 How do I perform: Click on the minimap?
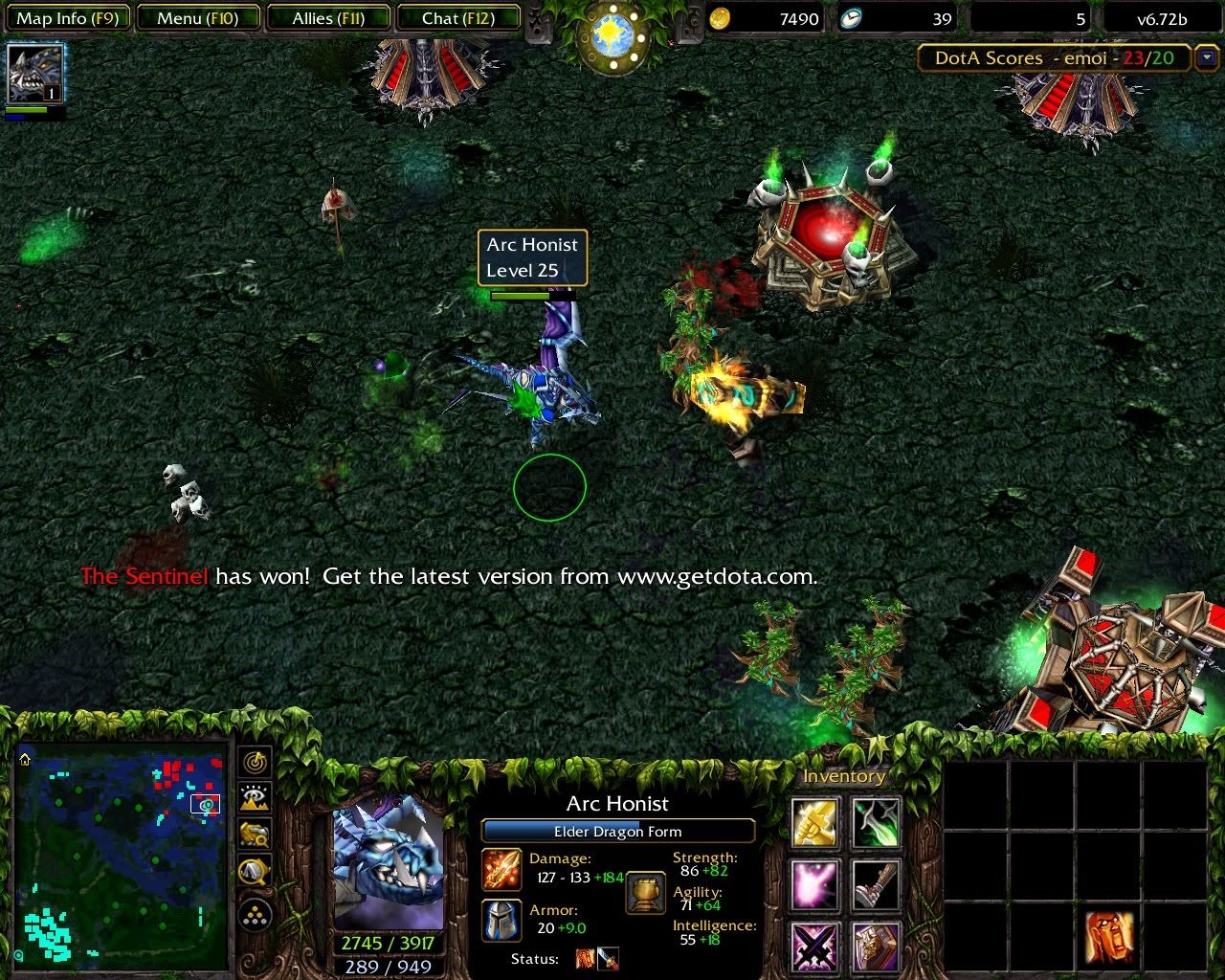pos(121,855)
